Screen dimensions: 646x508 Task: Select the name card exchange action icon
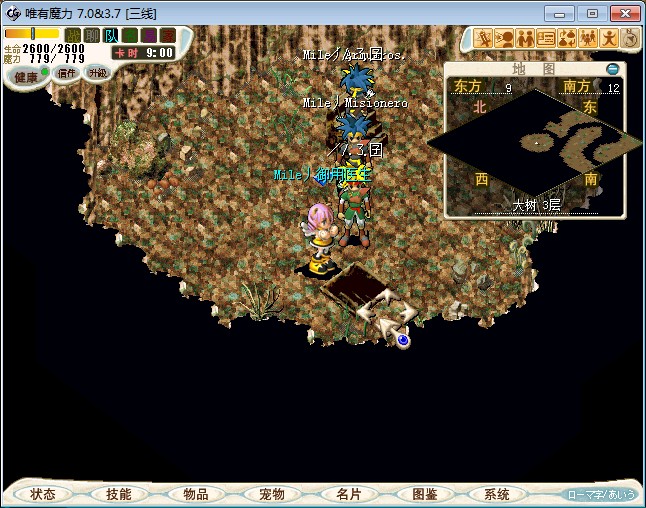click(546, 39)
